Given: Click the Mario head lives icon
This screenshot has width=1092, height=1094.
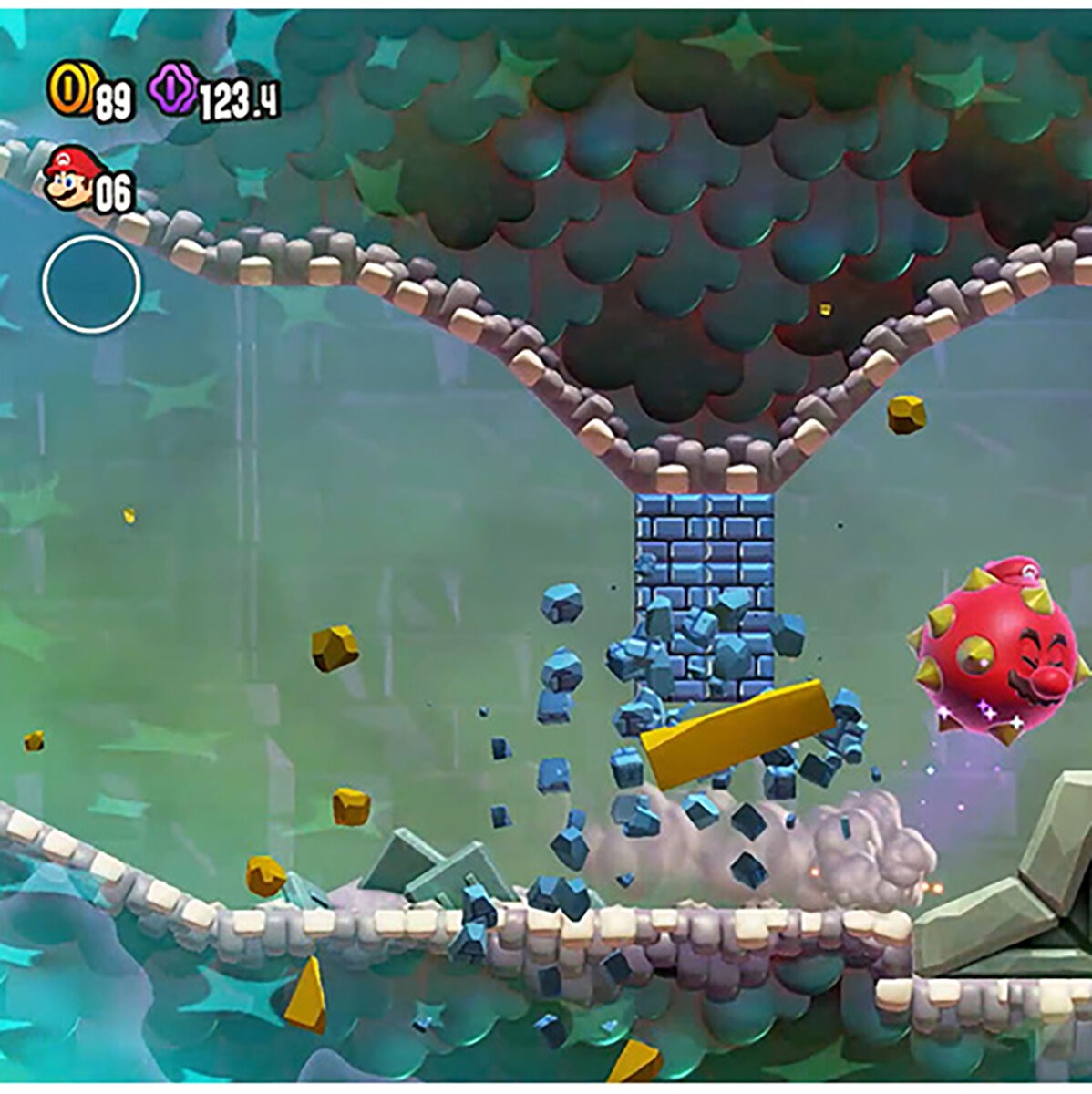Looking at the screenshot, I should (x=74, y=177).
